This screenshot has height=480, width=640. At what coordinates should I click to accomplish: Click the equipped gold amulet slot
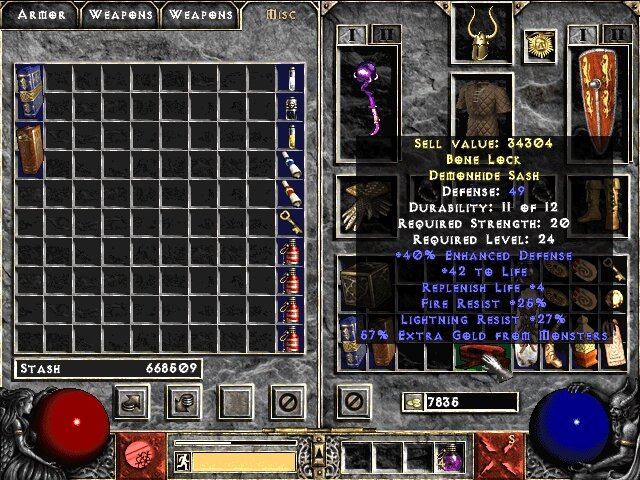pyautogui.click(x=540, y=45)
